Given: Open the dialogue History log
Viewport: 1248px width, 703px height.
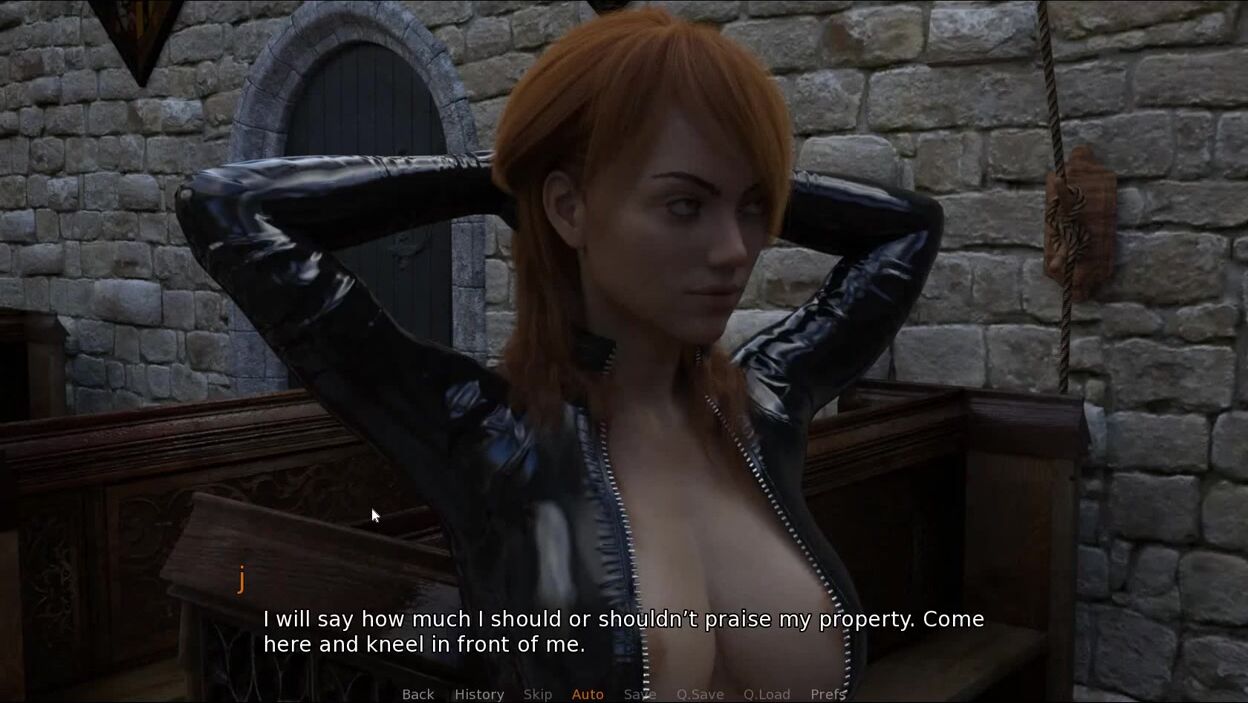Looking at the screenshot, I should (479, 694).
